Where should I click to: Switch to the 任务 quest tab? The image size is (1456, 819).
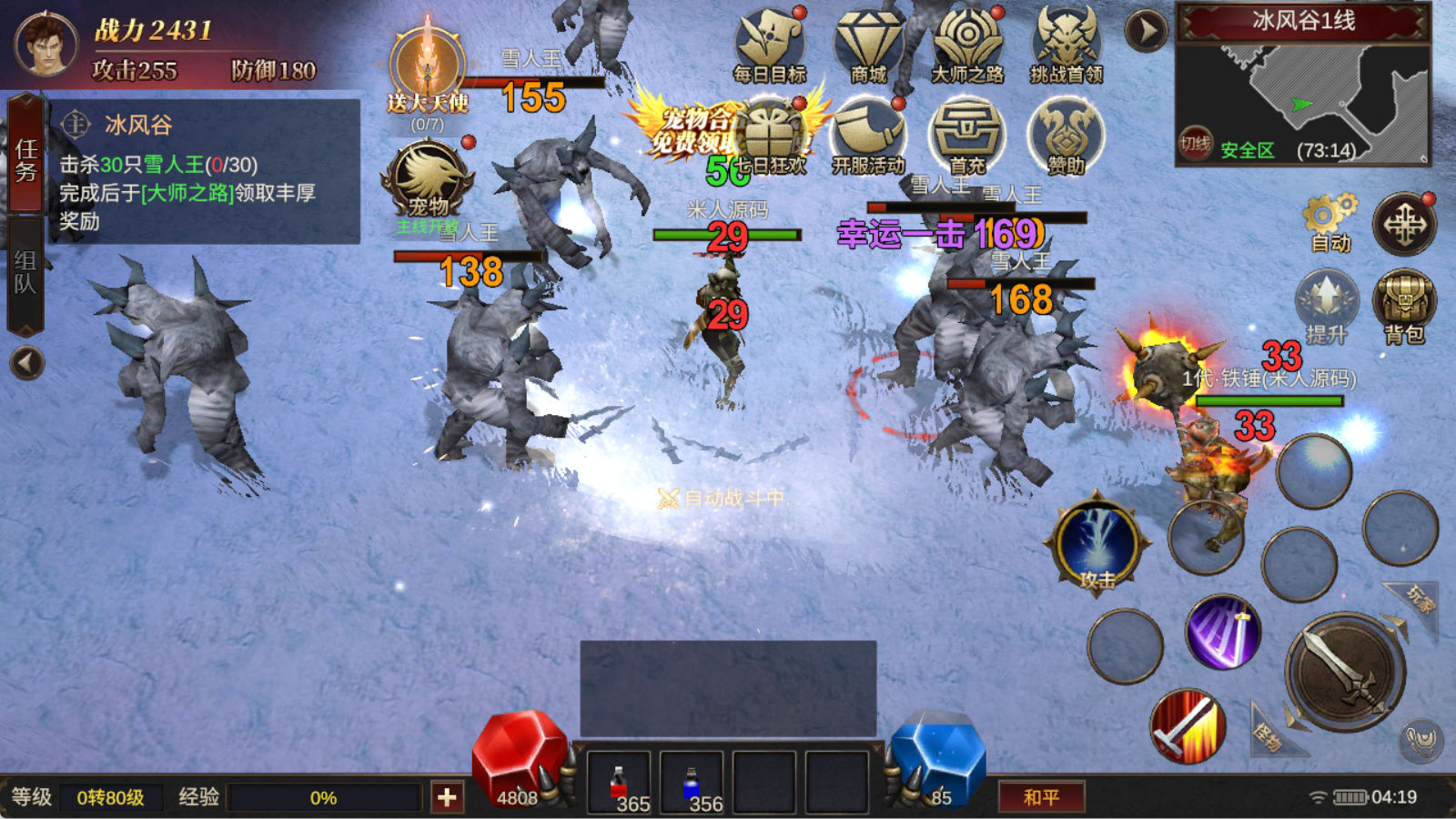click(x=25, y=159)
